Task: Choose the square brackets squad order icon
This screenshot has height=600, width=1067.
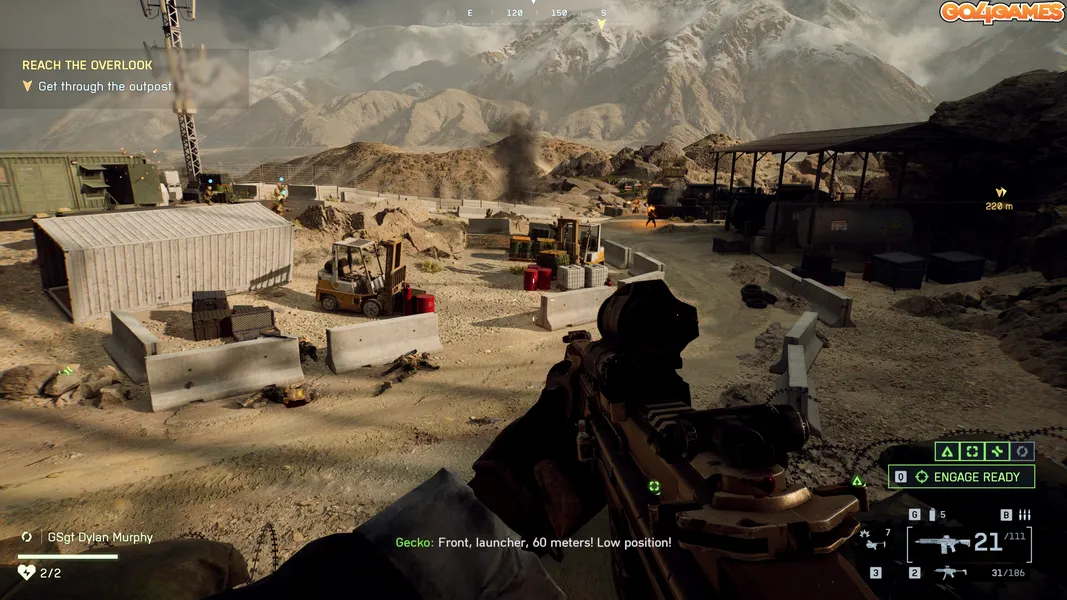Action: point(970,452)
